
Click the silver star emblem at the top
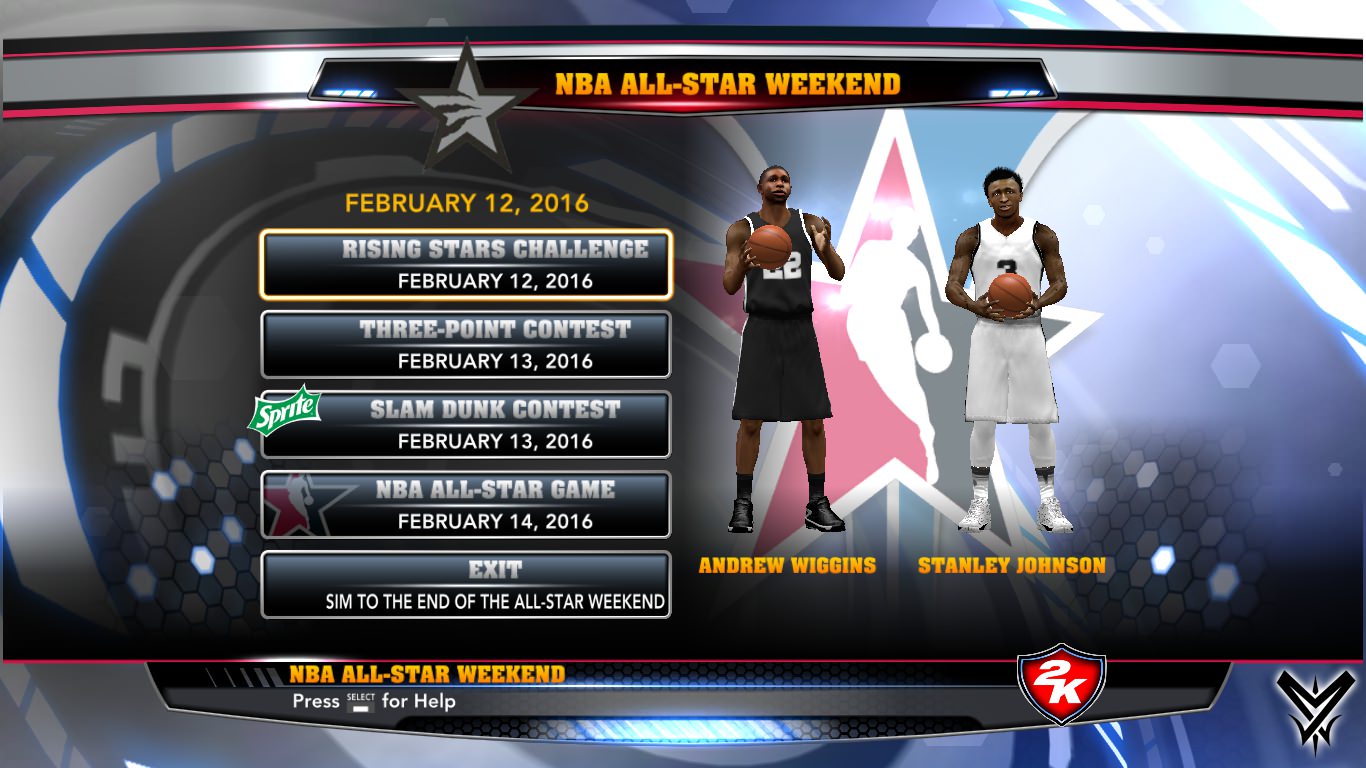[466, 103]
